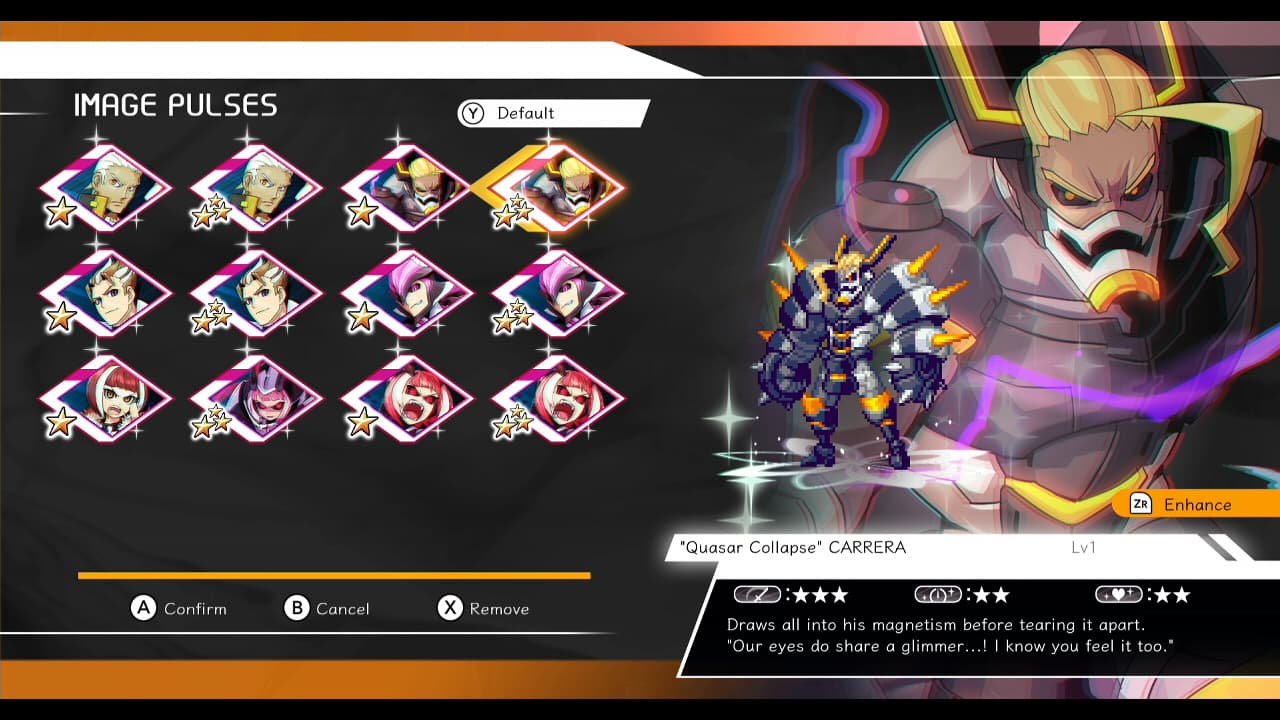Click the Y button icon beside Default

[472, 113]
